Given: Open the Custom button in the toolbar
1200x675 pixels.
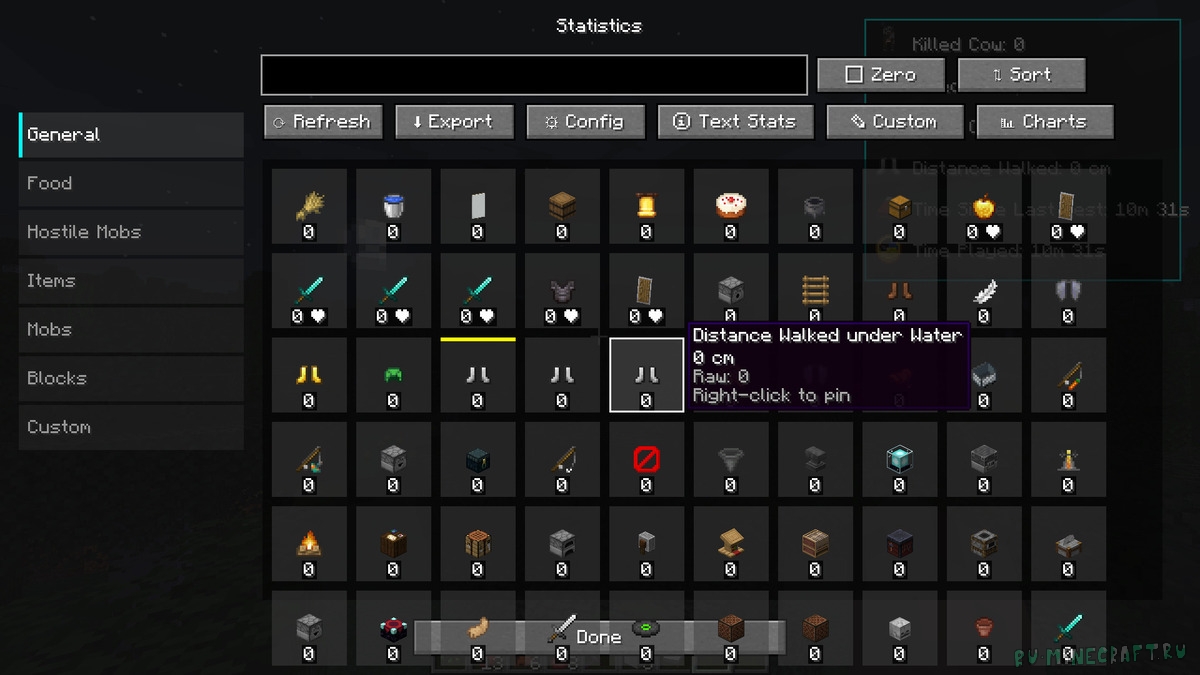Looking at the screenshot, I should (x=894, y=122).
